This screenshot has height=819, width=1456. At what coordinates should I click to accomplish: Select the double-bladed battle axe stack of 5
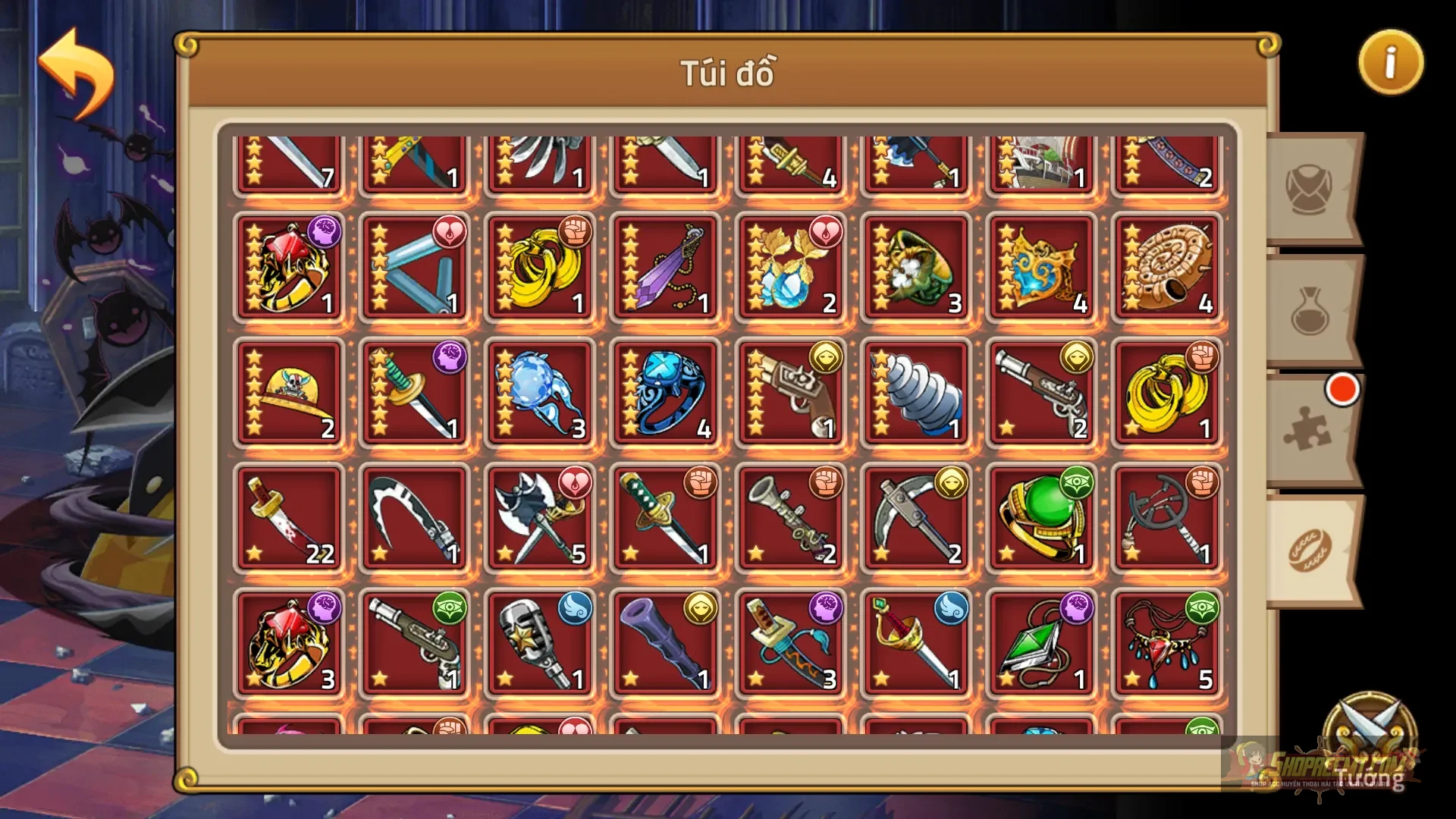tap(538, 519)
